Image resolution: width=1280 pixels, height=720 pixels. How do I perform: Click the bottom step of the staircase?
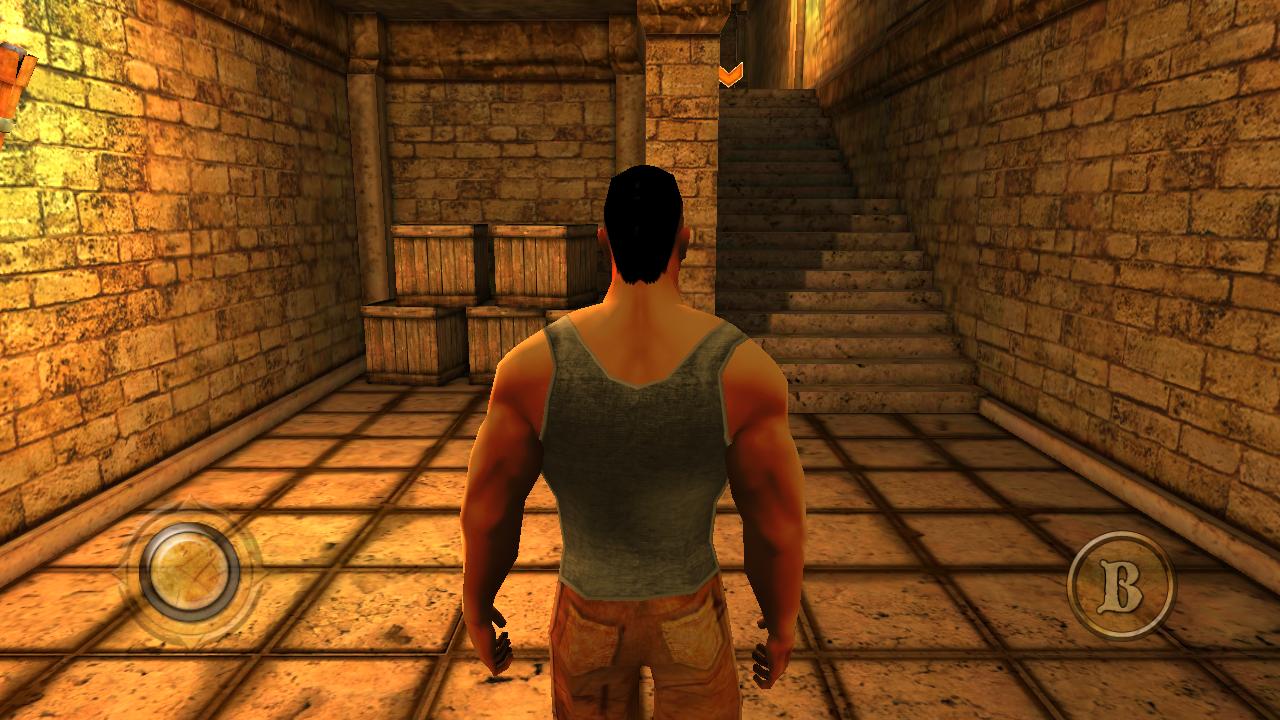pyautogui.click(x=880, y=400)
